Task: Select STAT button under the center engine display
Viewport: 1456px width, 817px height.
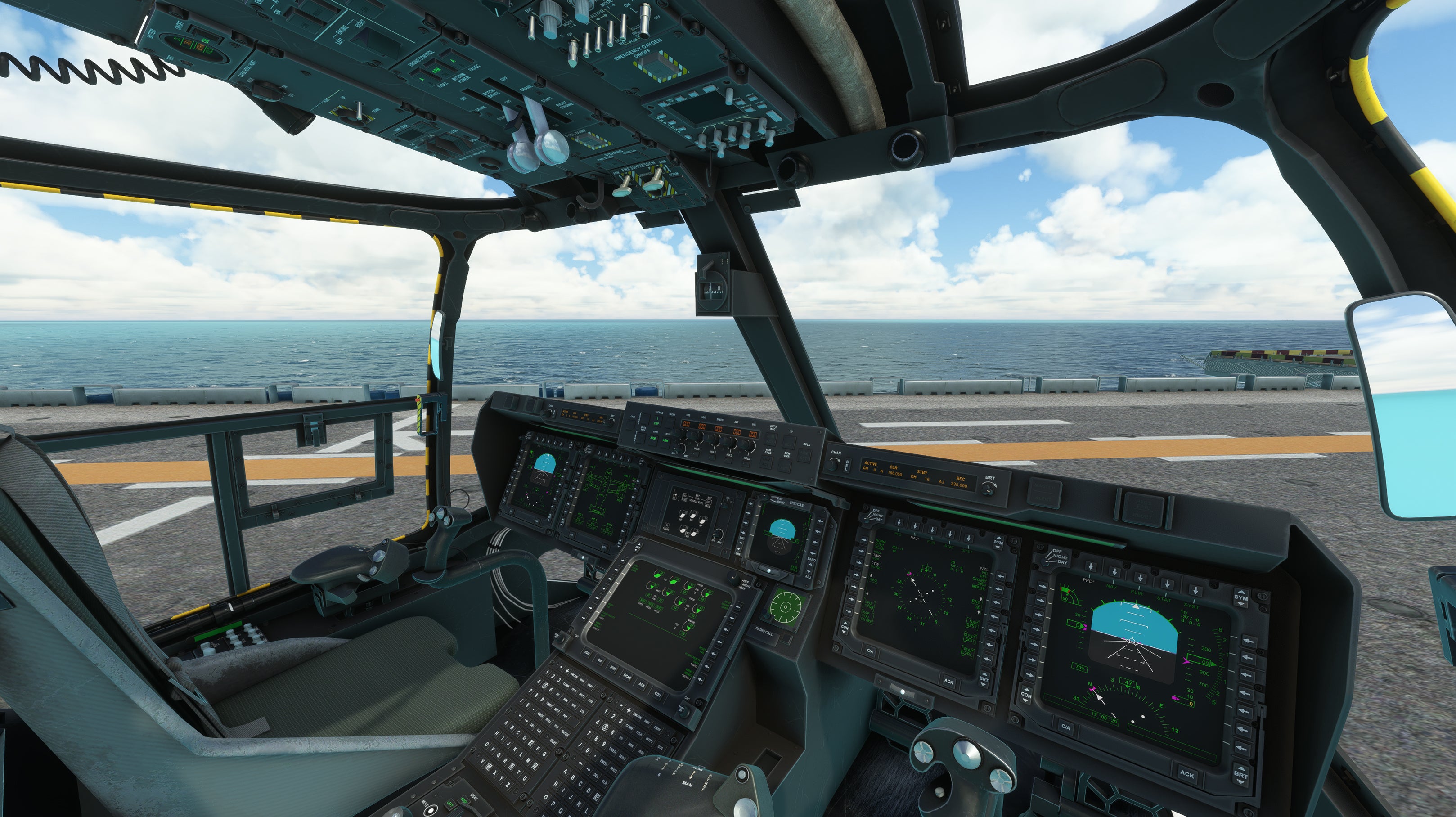Action: point(613,669)
